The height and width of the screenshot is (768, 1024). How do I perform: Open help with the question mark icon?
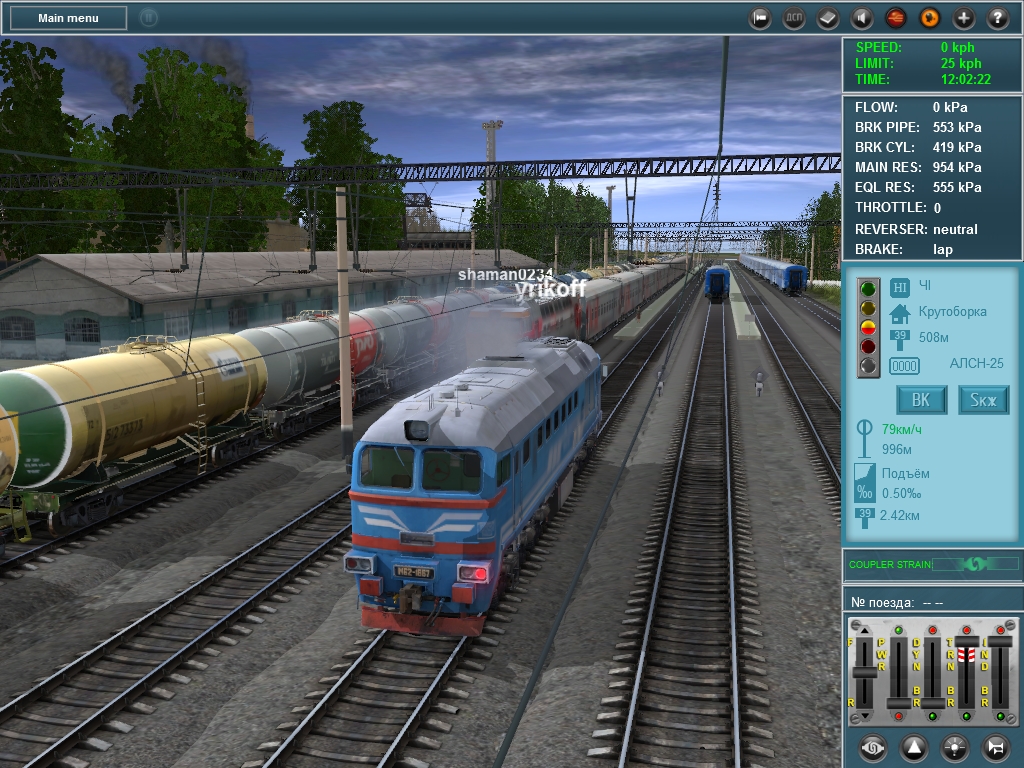[x=998, y=18]
